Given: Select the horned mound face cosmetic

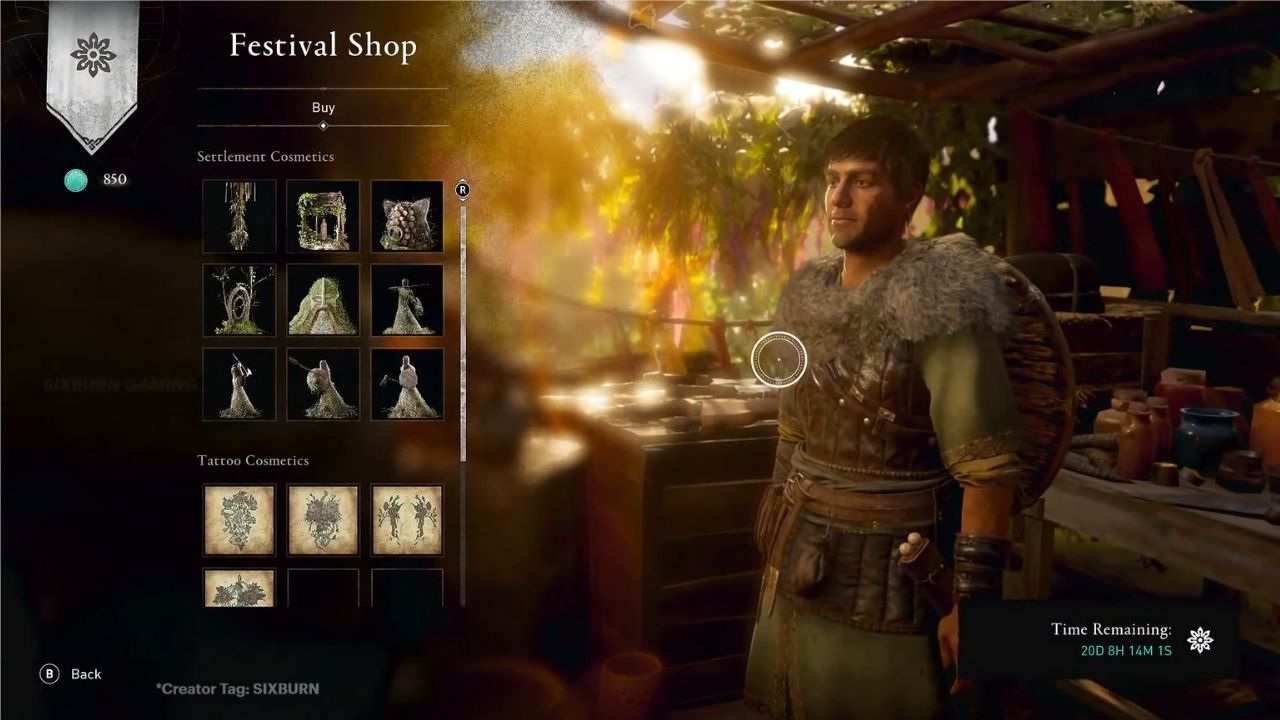Looking at the screenshot, I should (x=322, y=299).
